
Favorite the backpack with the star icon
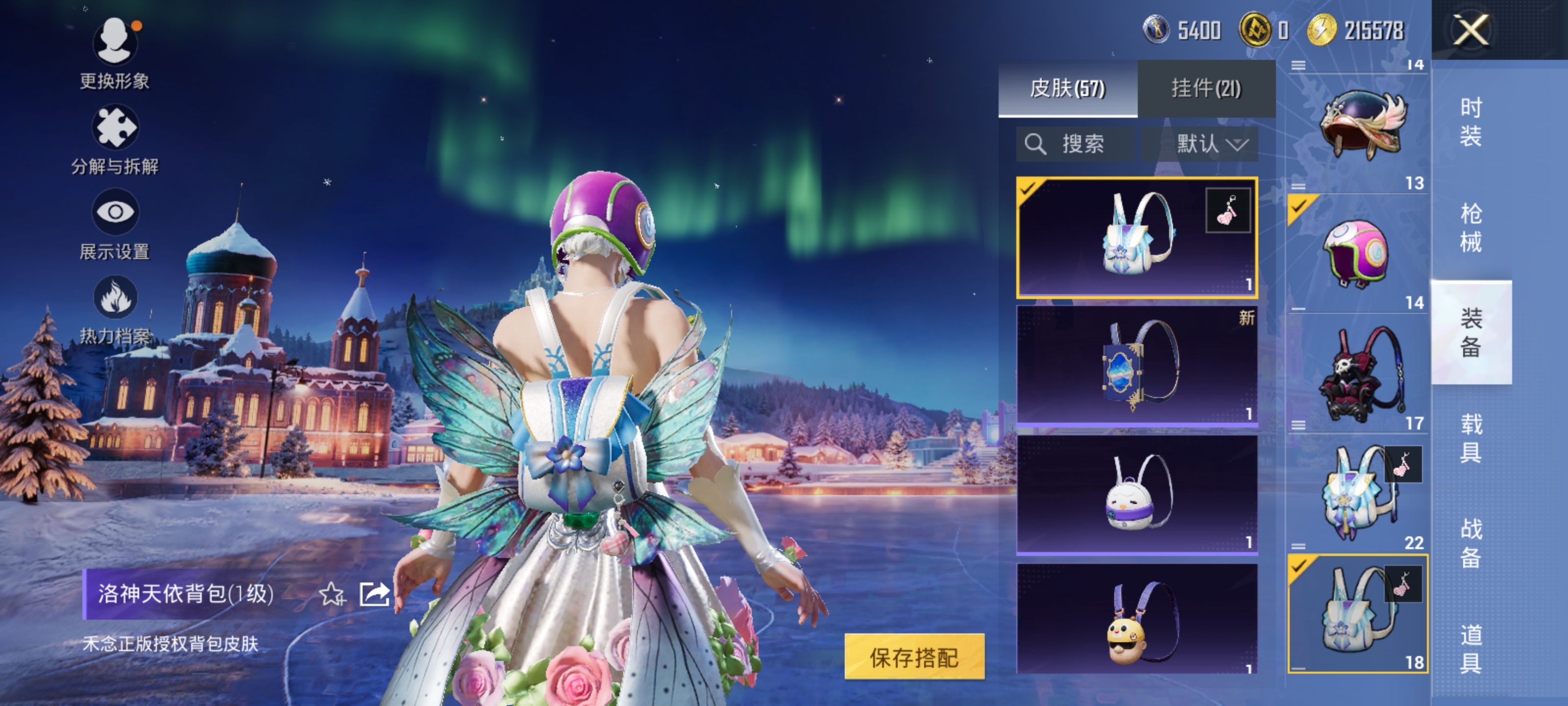pyautogui.click(x=332, y=594)
